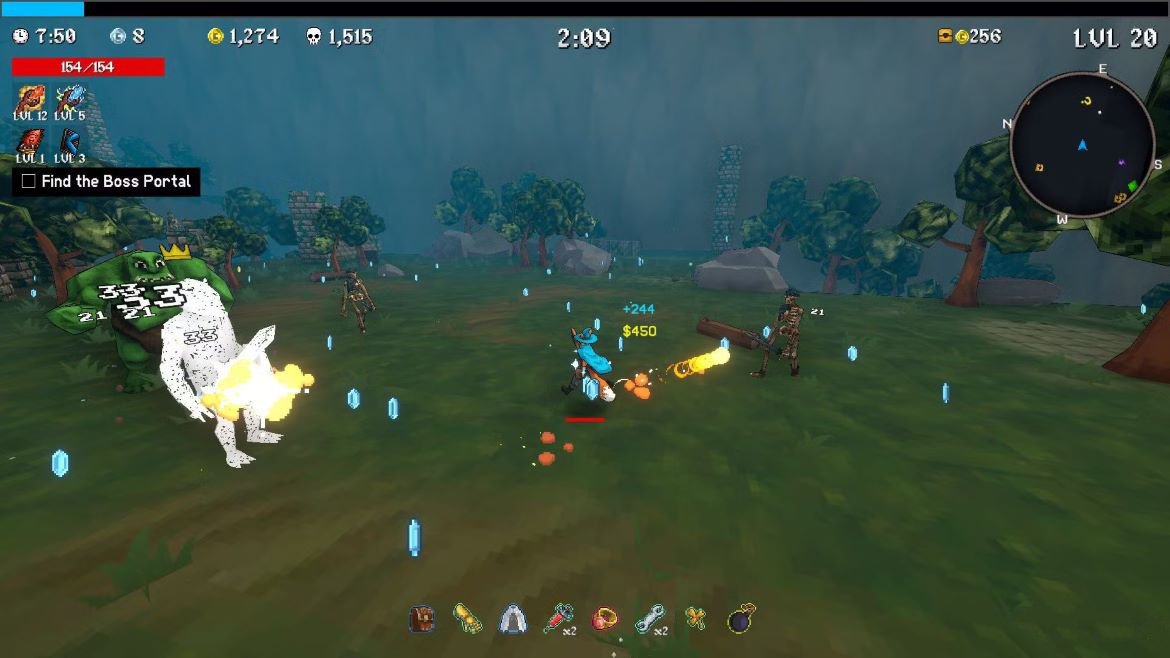Select the brown backpack item in the item bar
Viewport: 1170px width, 658px height.
pos(422,619)
